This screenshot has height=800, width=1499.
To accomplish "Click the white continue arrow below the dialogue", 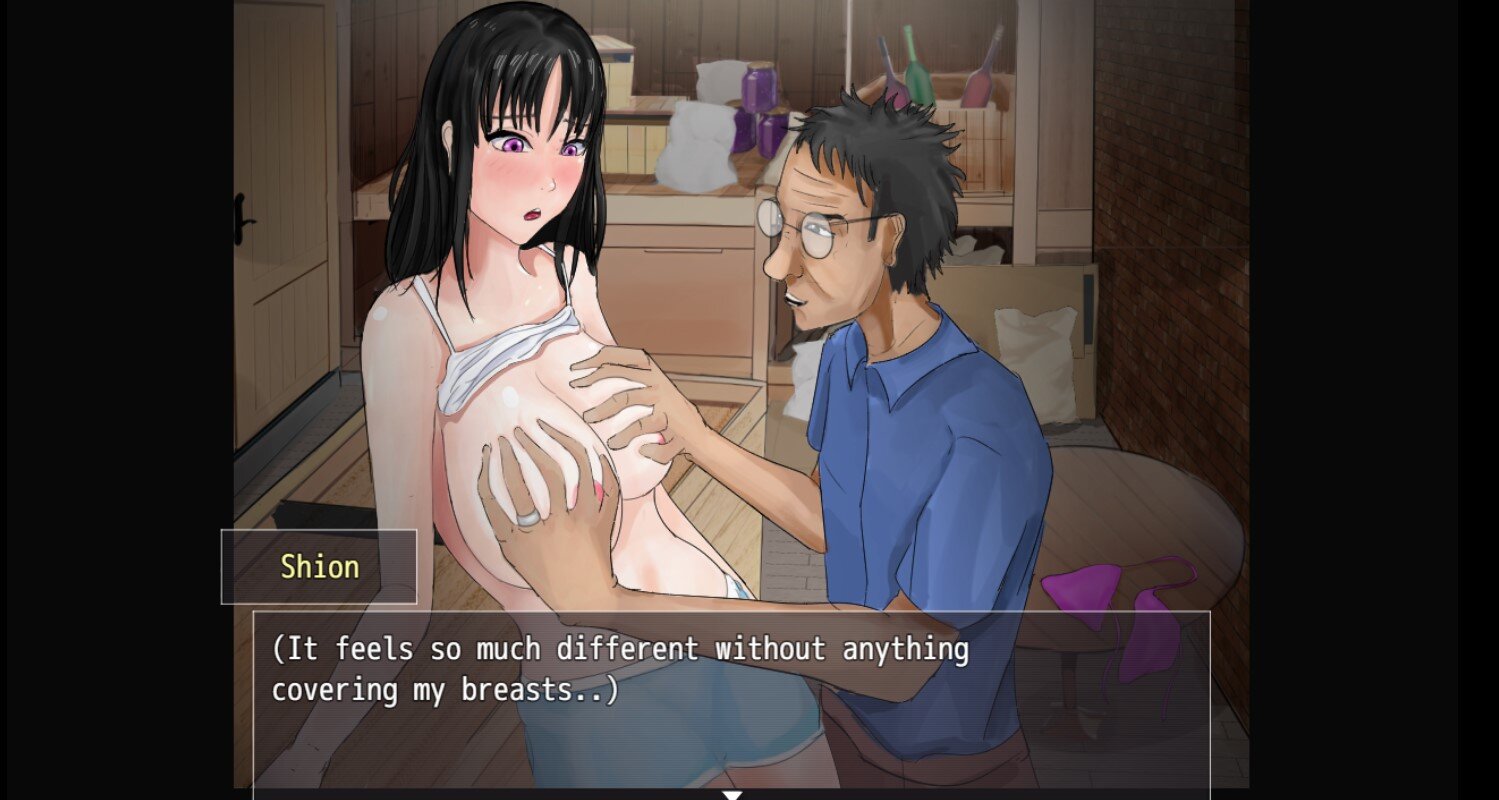I will coord(732,795).
